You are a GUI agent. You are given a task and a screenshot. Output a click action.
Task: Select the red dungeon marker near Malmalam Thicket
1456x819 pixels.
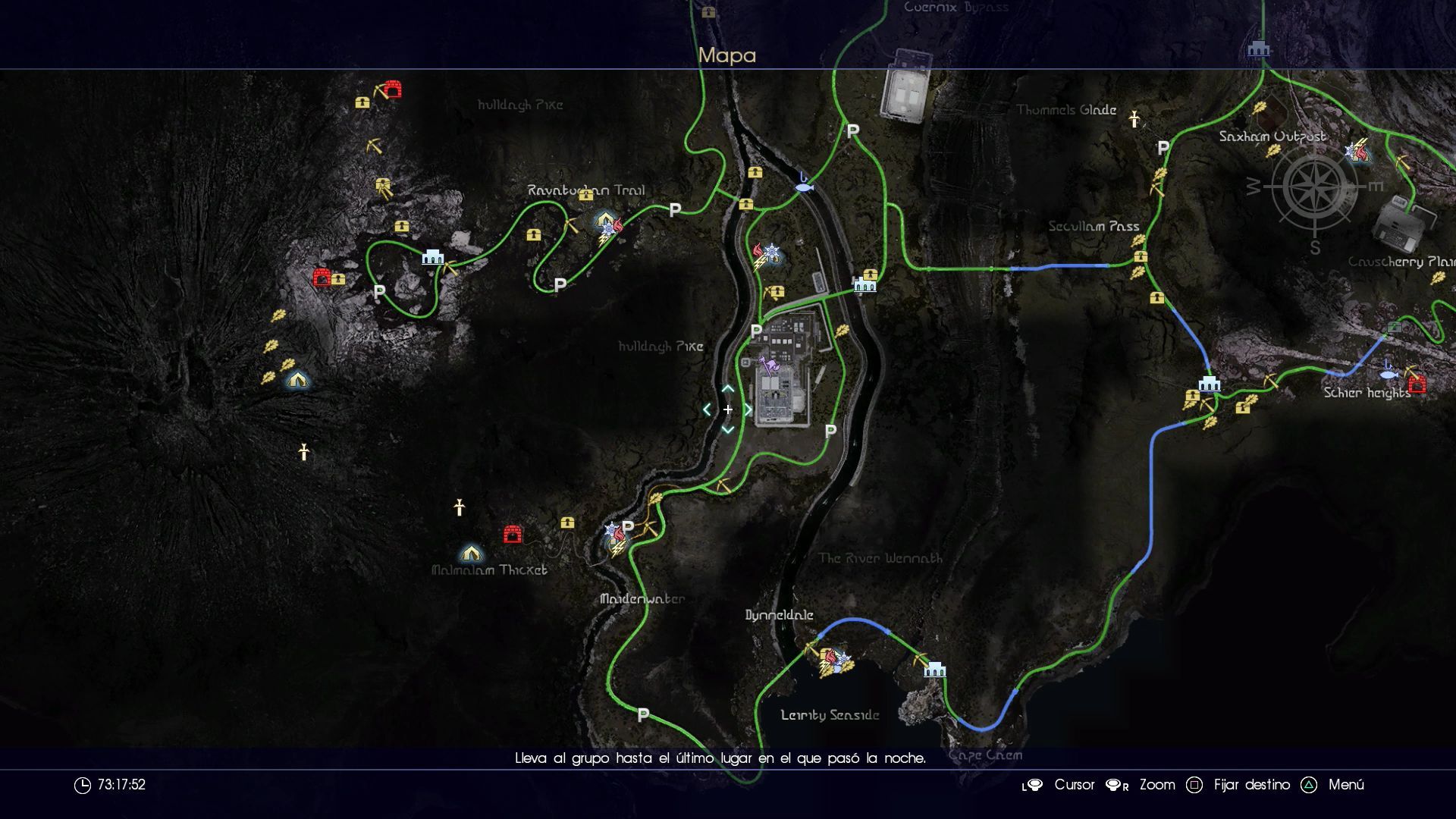click(513, 535)
